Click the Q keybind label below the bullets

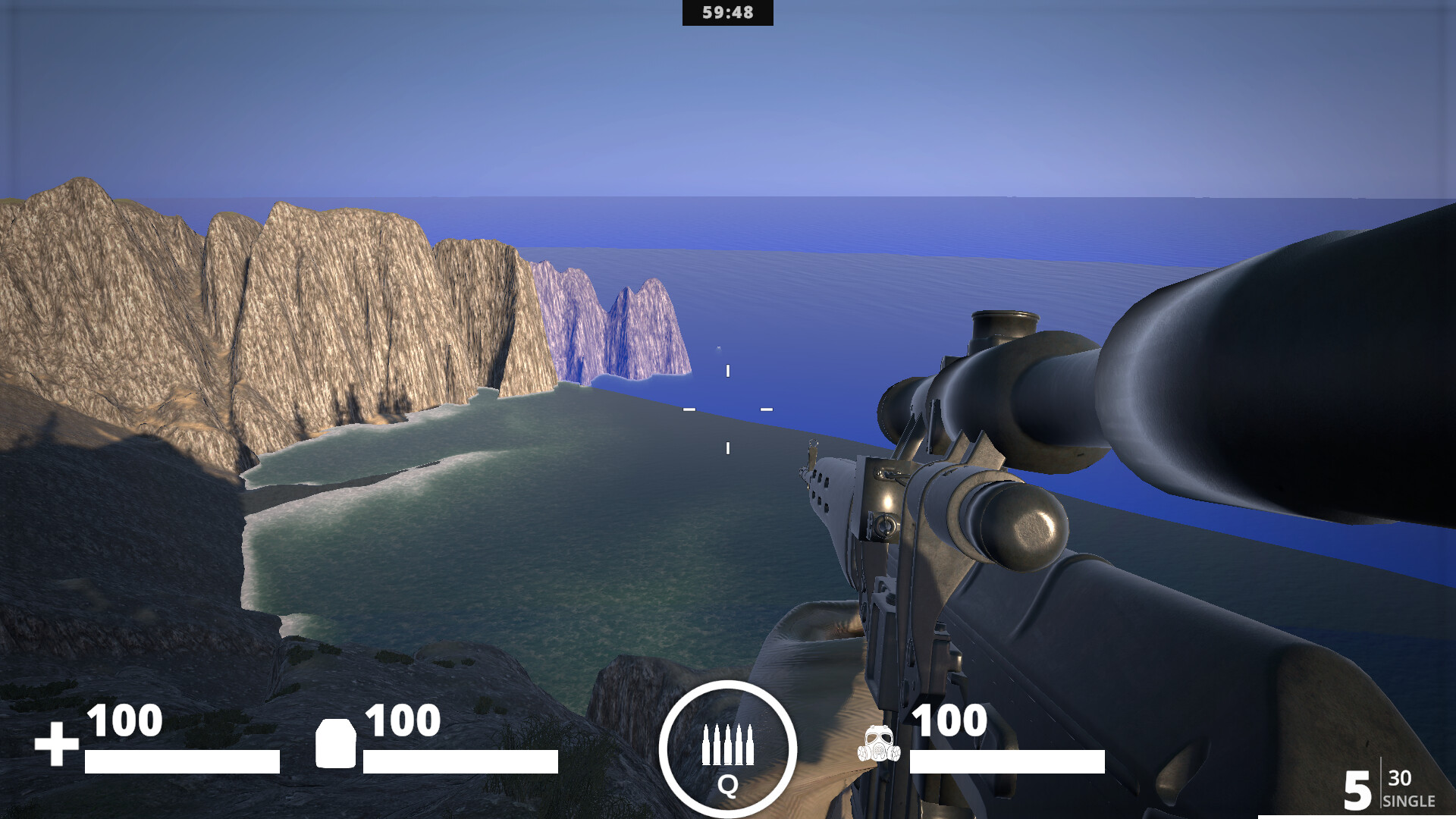[730, 786]
